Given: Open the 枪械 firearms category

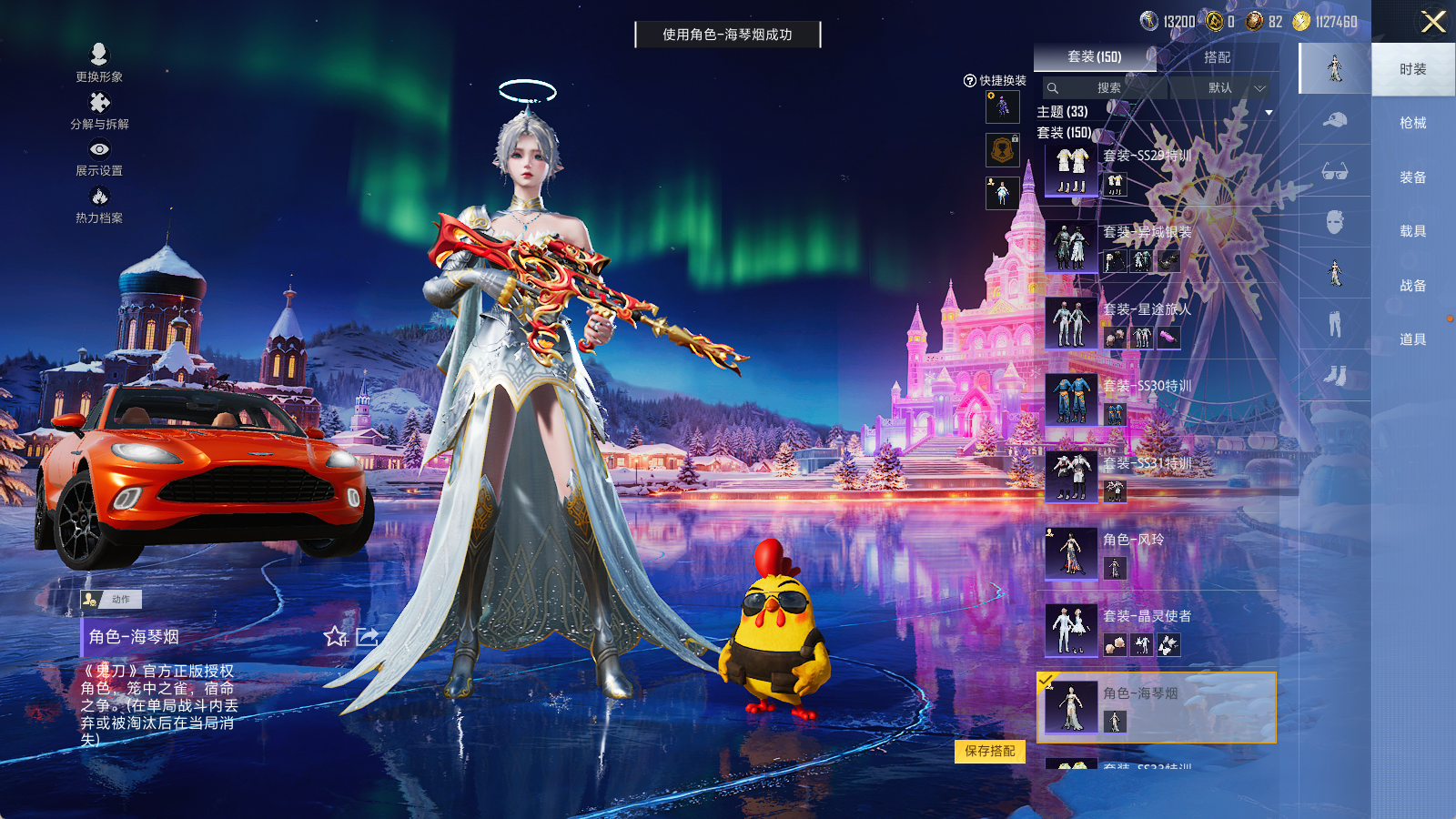Looking at the screenshot, I should 1412,123.
